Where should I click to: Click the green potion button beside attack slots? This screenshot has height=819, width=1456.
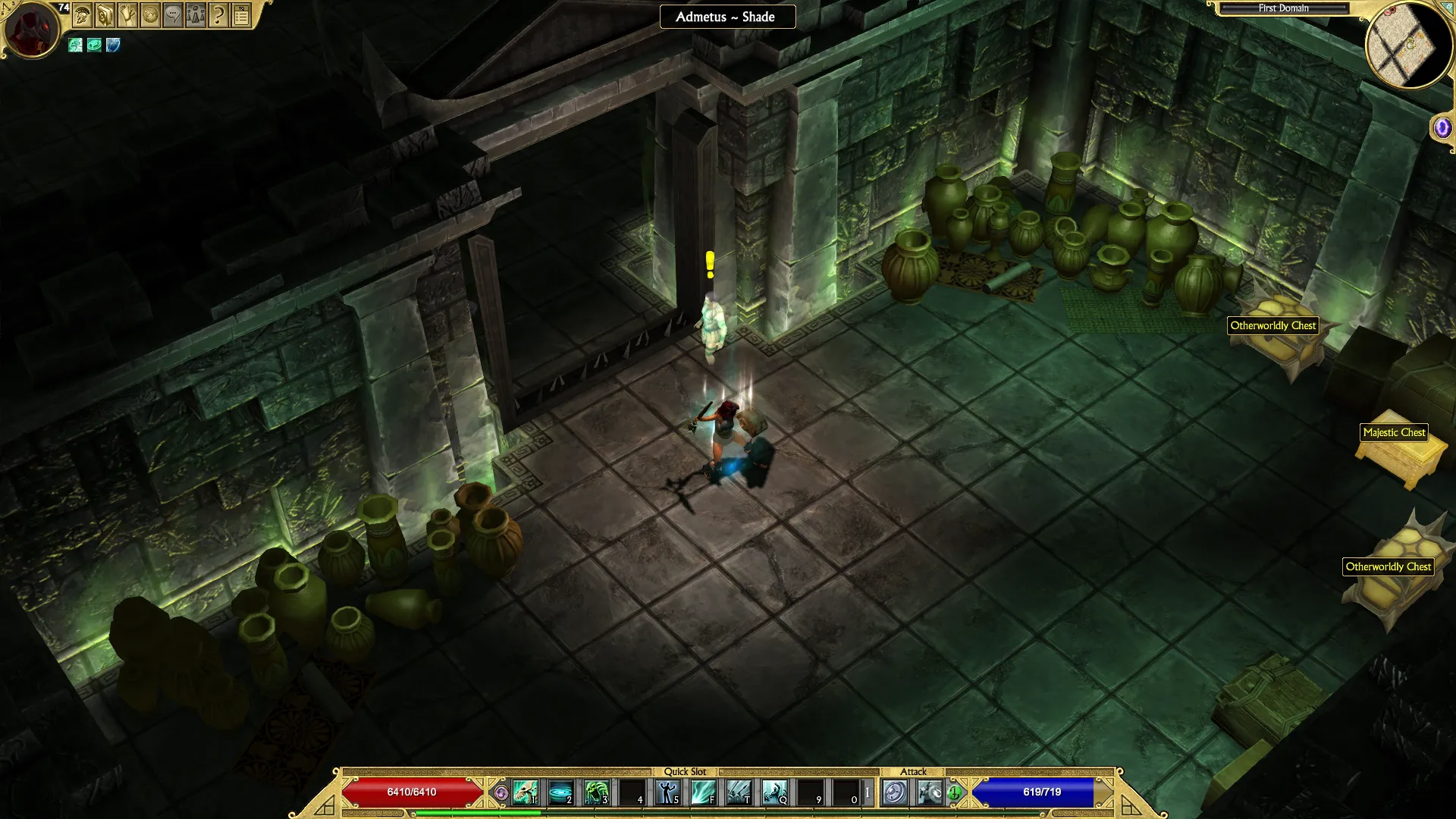point(954,792)
